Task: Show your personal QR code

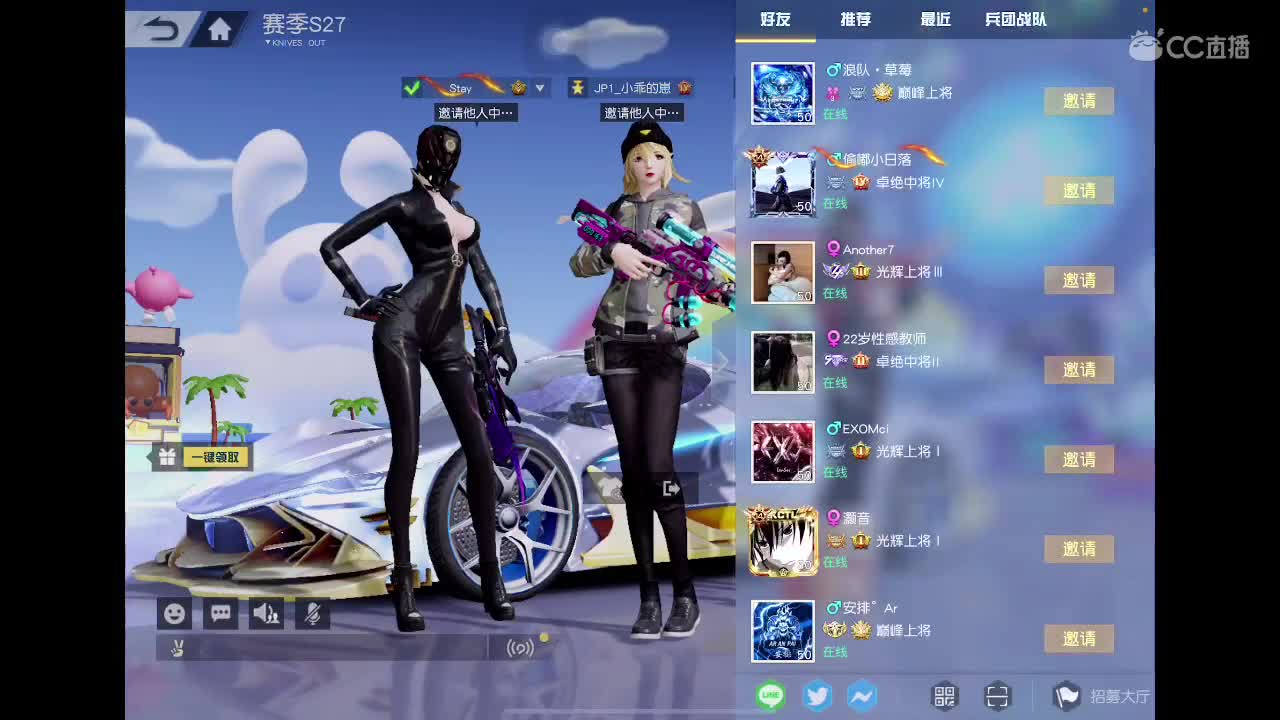Action: 942,695
